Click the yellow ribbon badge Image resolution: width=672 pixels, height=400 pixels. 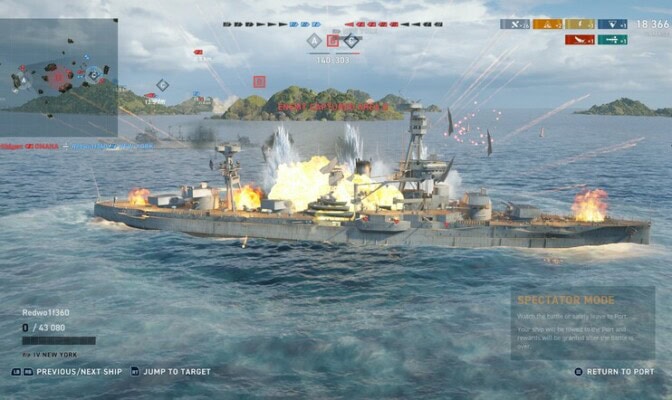pos(579,24)
